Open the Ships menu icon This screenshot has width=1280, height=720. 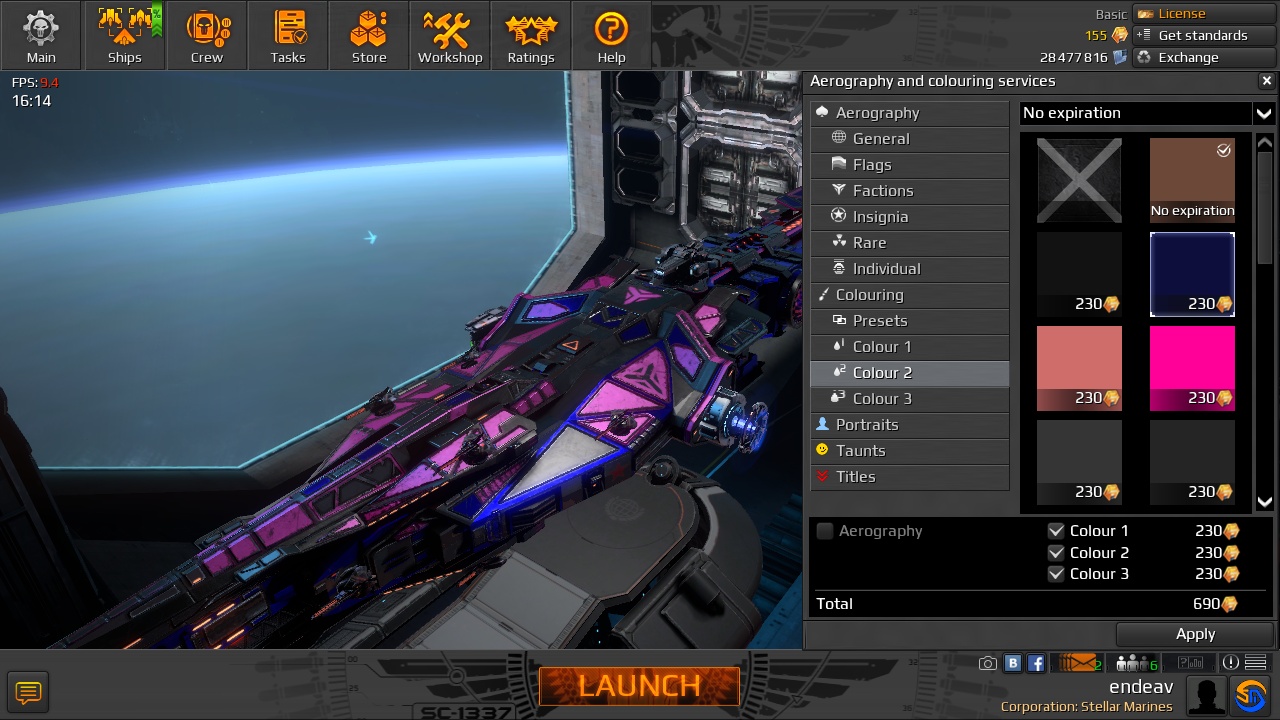(124, 35)
